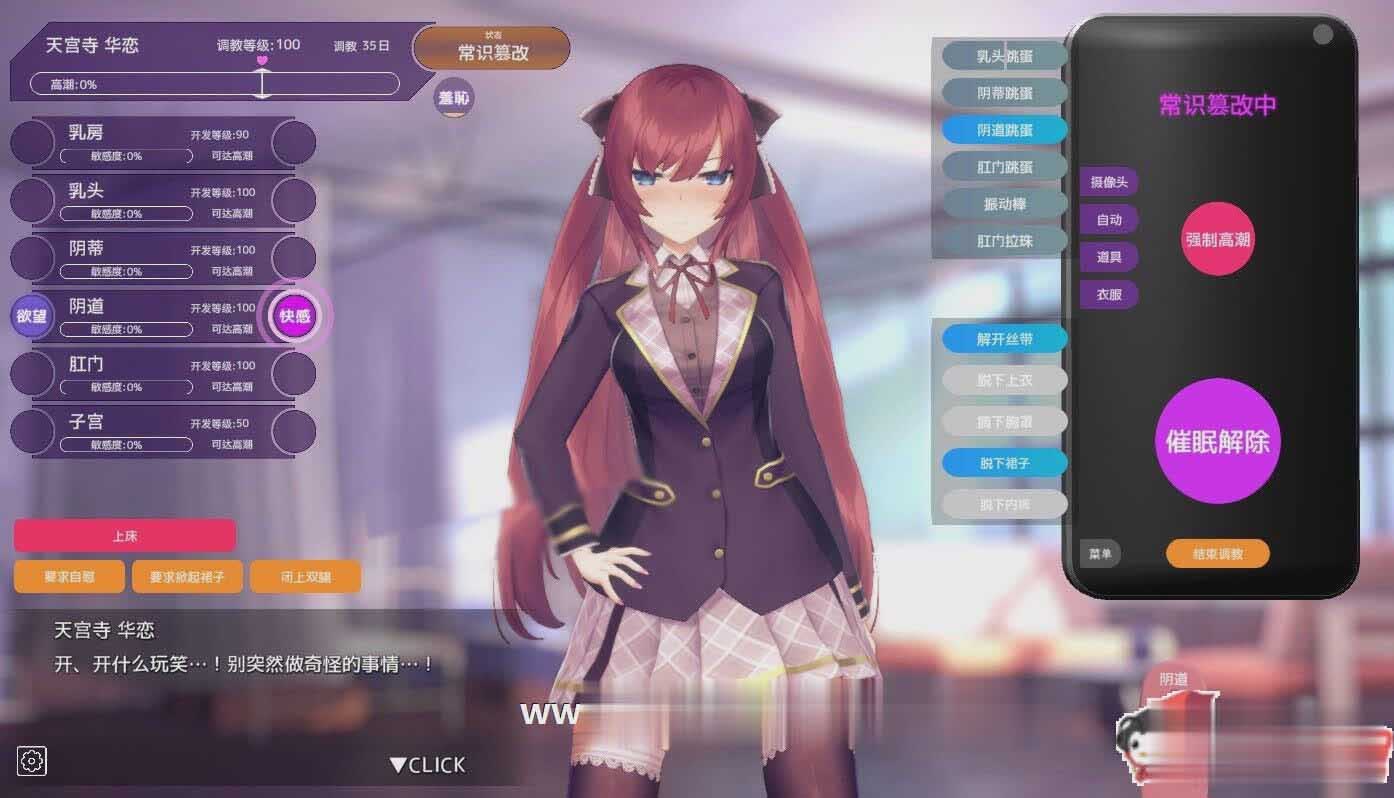
Task: Open the 衣服 clothing tab
Action: [x=1108, y=295]
